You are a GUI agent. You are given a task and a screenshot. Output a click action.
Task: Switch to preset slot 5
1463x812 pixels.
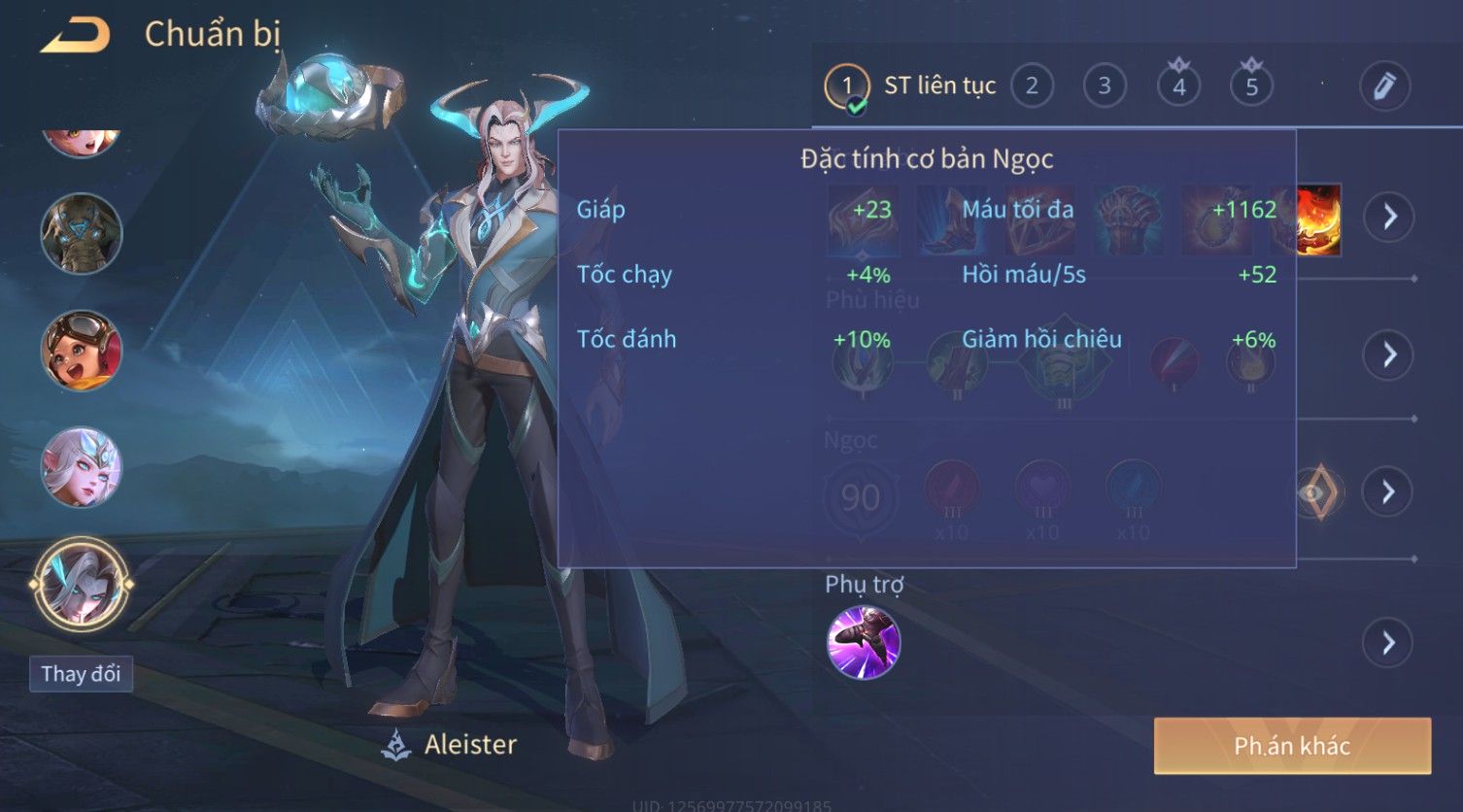tap(1251, 86)
